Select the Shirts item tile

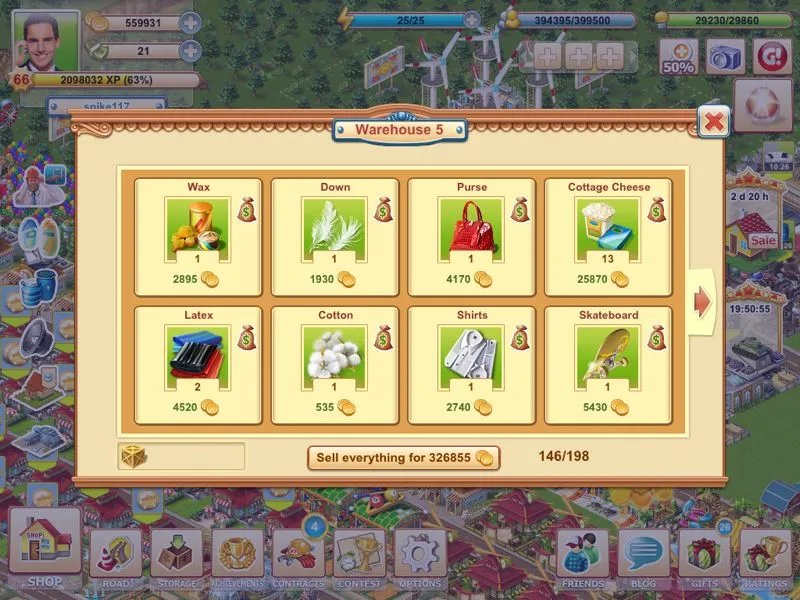(471, 365)
